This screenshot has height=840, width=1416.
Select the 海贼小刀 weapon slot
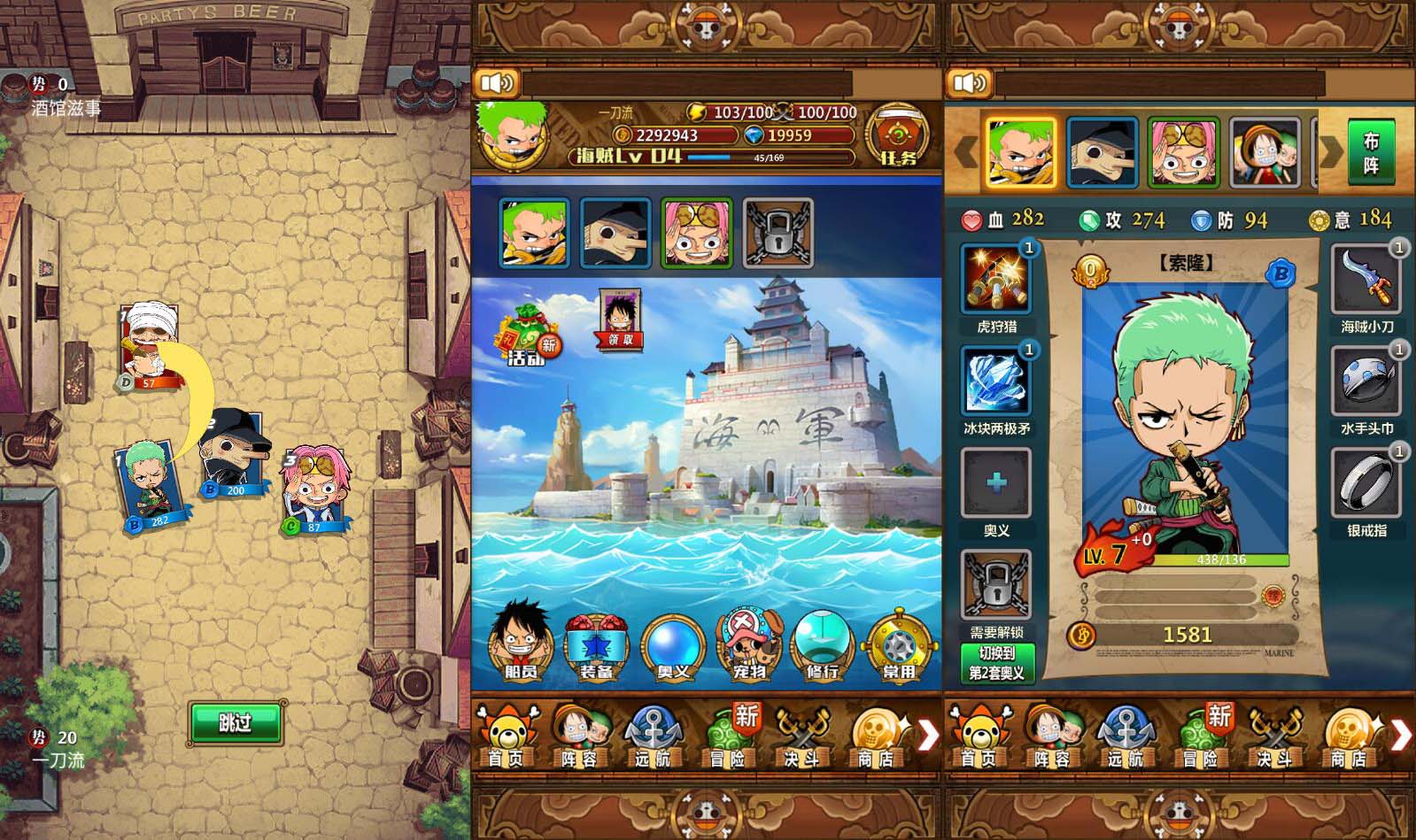tap(1366, 279)
